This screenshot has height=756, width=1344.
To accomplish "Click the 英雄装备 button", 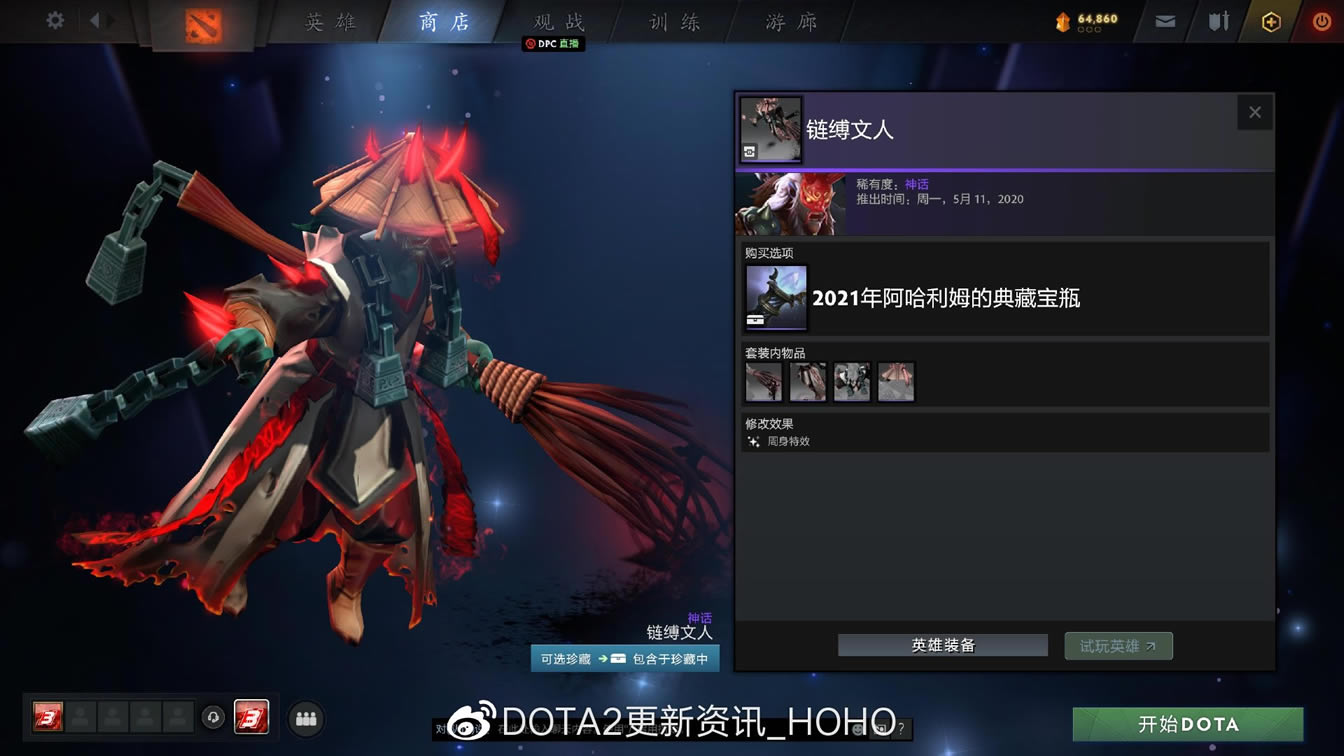I will [942, 645].
